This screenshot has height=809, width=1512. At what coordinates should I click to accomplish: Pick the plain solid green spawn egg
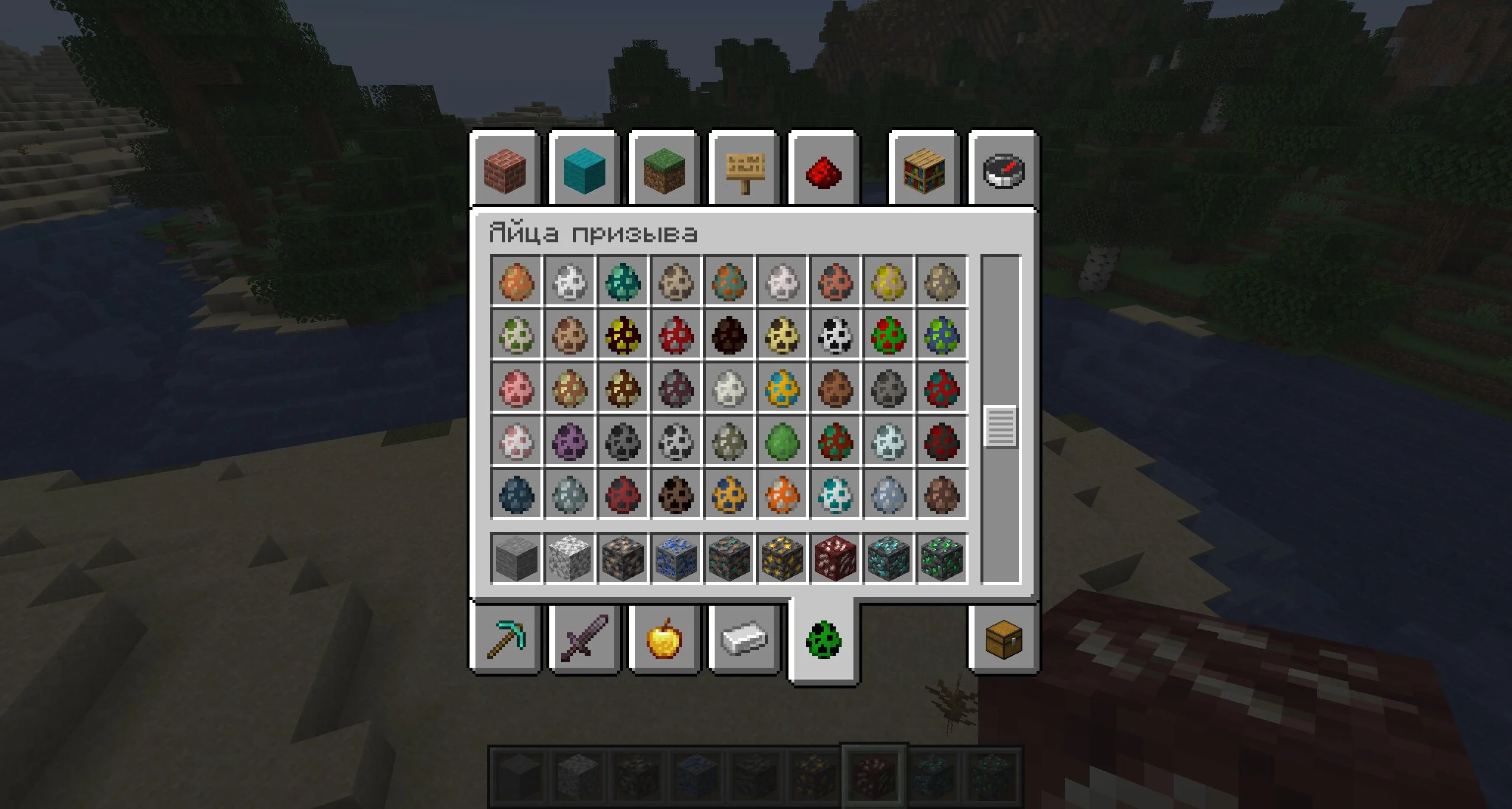[x=782, y=441]
